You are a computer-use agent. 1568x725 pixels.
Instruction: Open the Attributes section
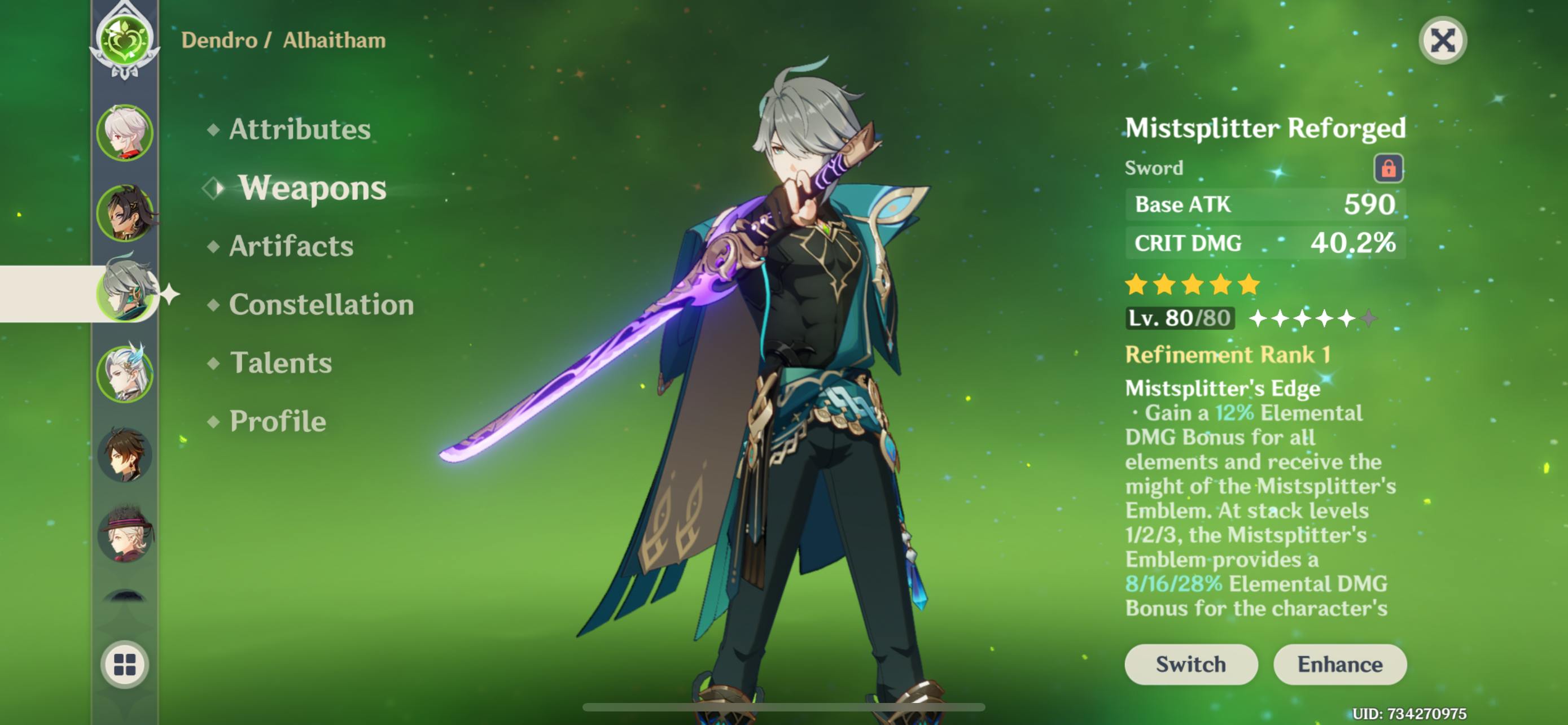coord(299,129)
